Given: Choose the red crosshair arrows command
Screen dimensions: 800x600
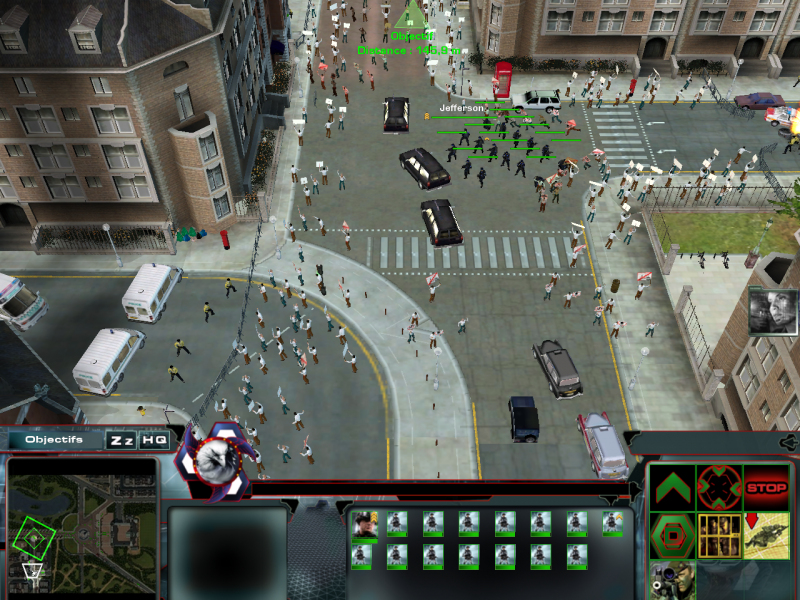Looking at the screenshot, I should click(718, 487).
